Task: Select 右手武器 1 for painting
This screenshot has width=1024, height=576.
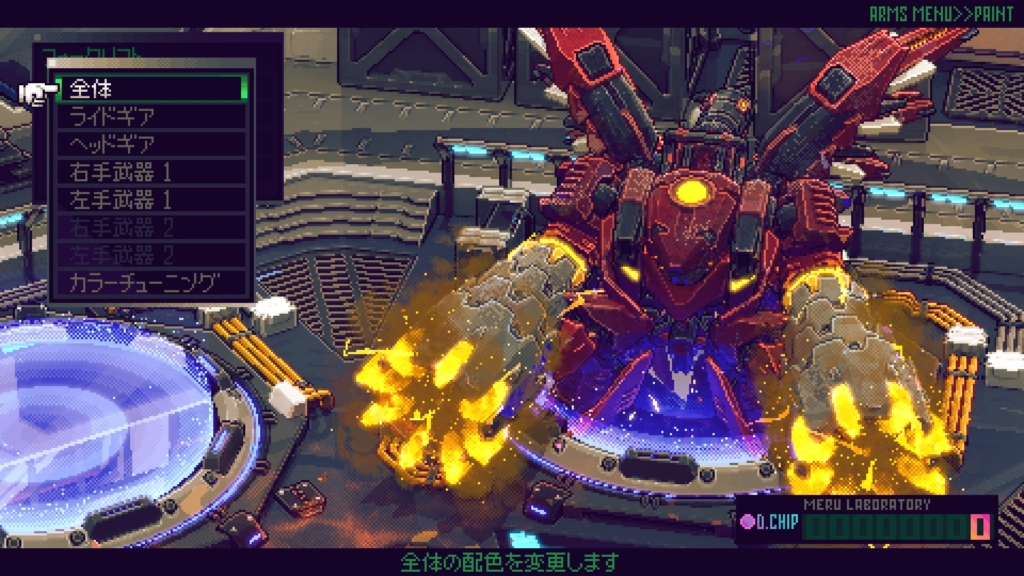Action: [x=150, y=171]
